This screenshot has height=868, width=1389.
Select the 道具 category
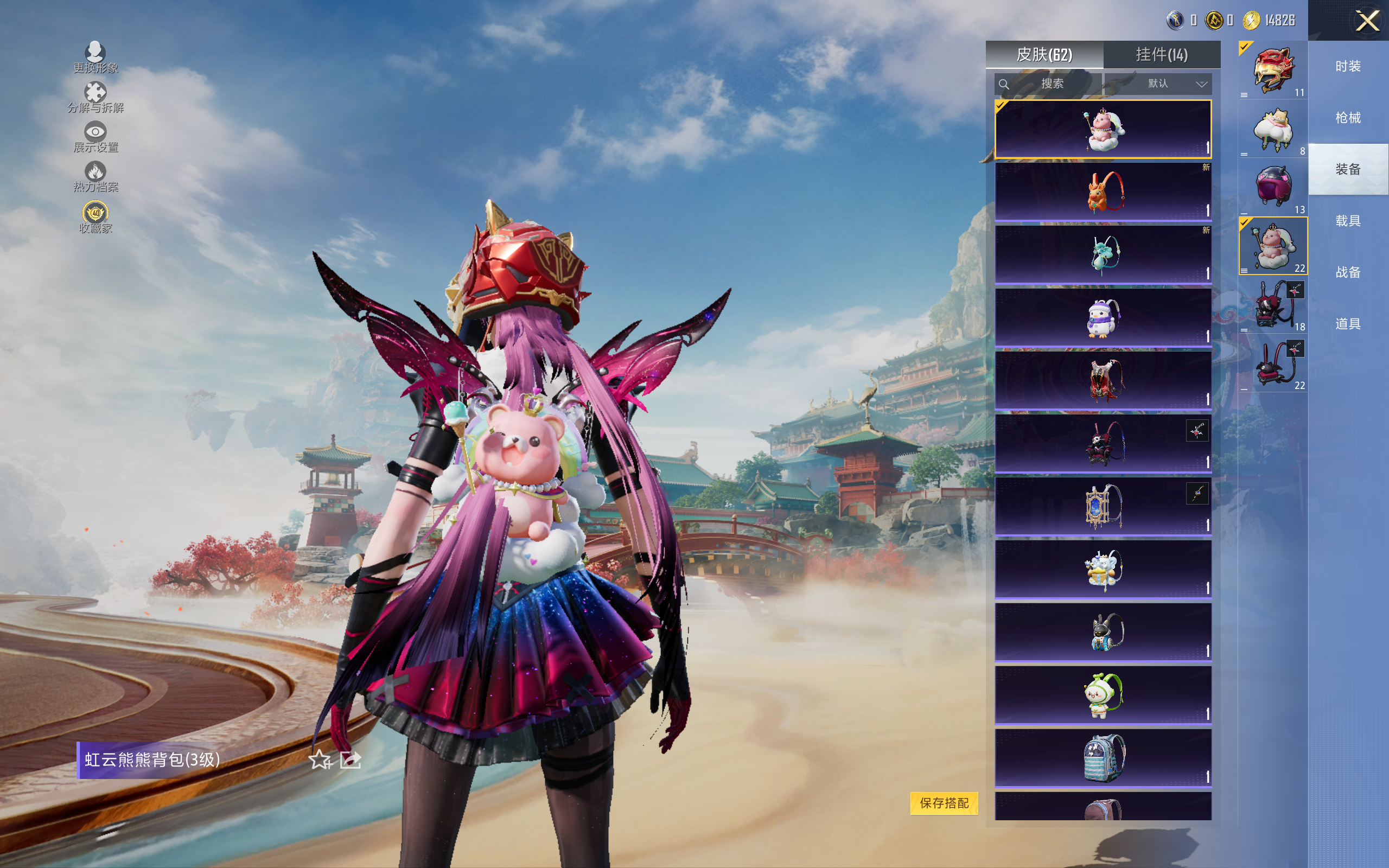[1348, 324]
